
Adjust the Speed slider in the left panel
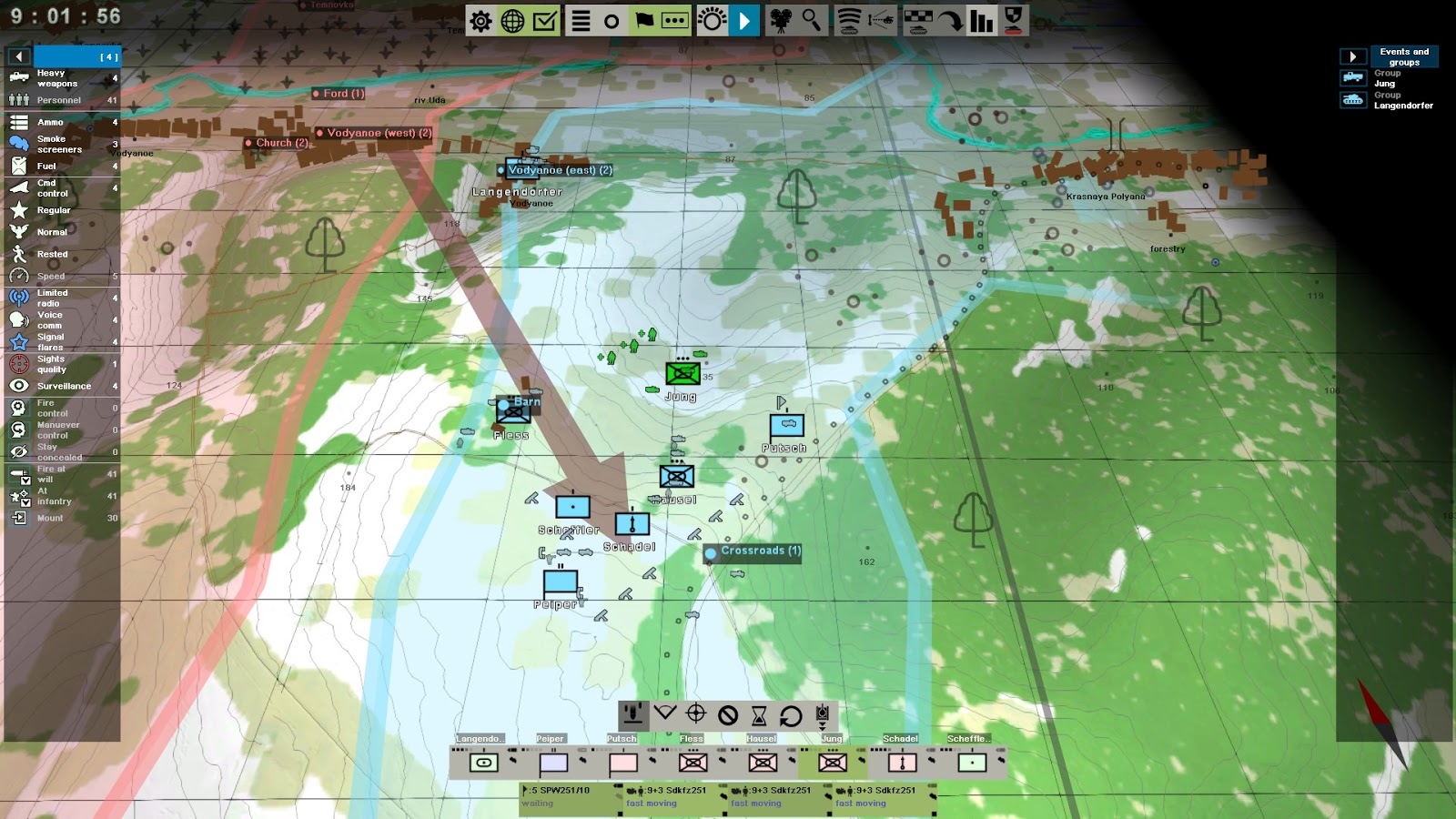click(64, 276)
